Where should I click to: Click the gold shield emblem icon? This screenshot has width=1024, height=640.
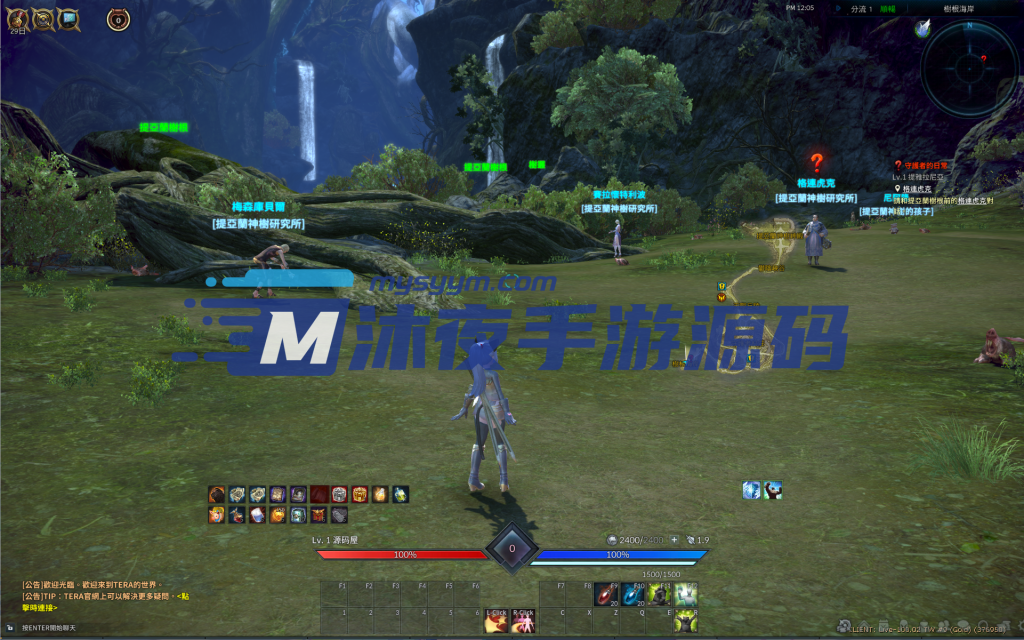(x=43, y=19)
